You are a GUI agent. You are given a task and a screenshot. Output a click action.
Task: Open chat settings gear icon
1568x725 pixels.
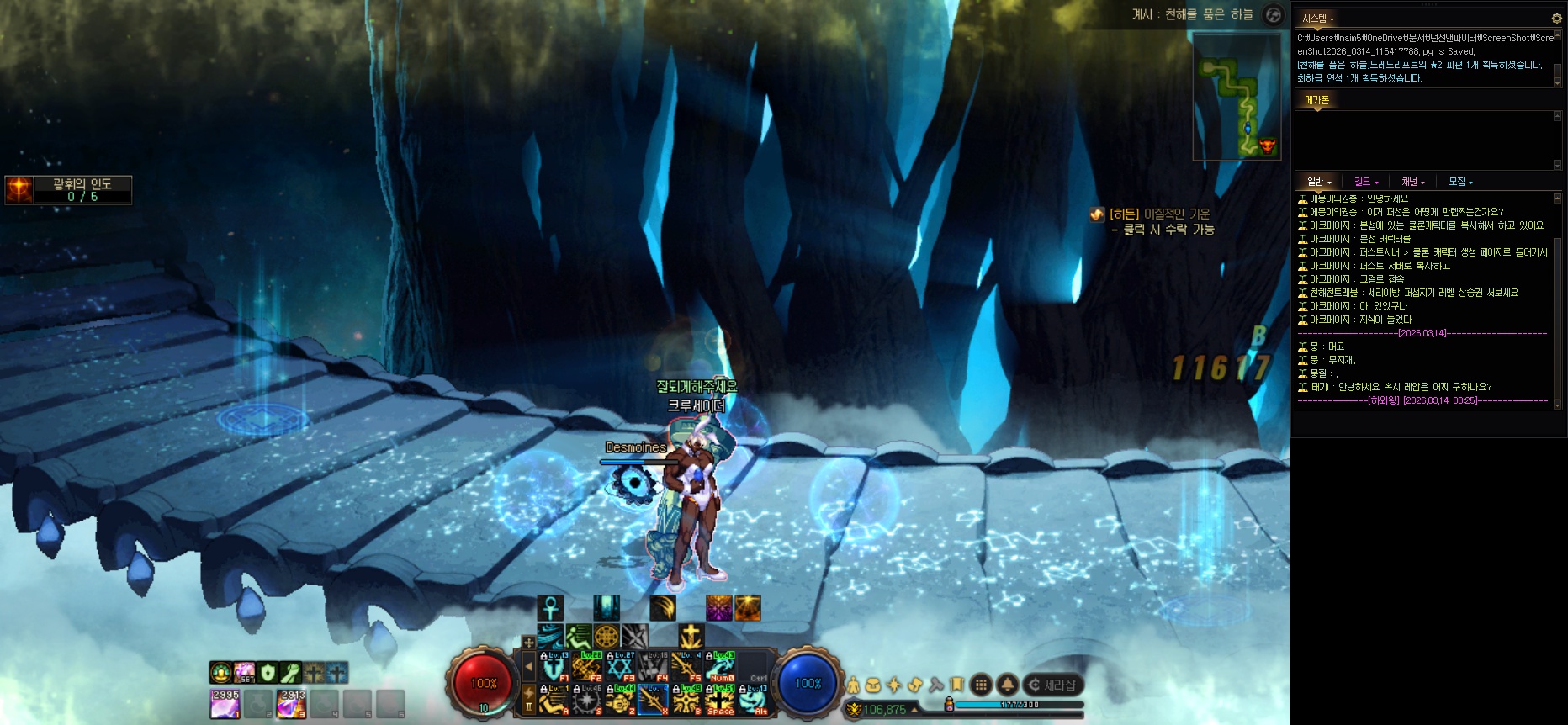pyautogui.click(x=1556, y=18)
